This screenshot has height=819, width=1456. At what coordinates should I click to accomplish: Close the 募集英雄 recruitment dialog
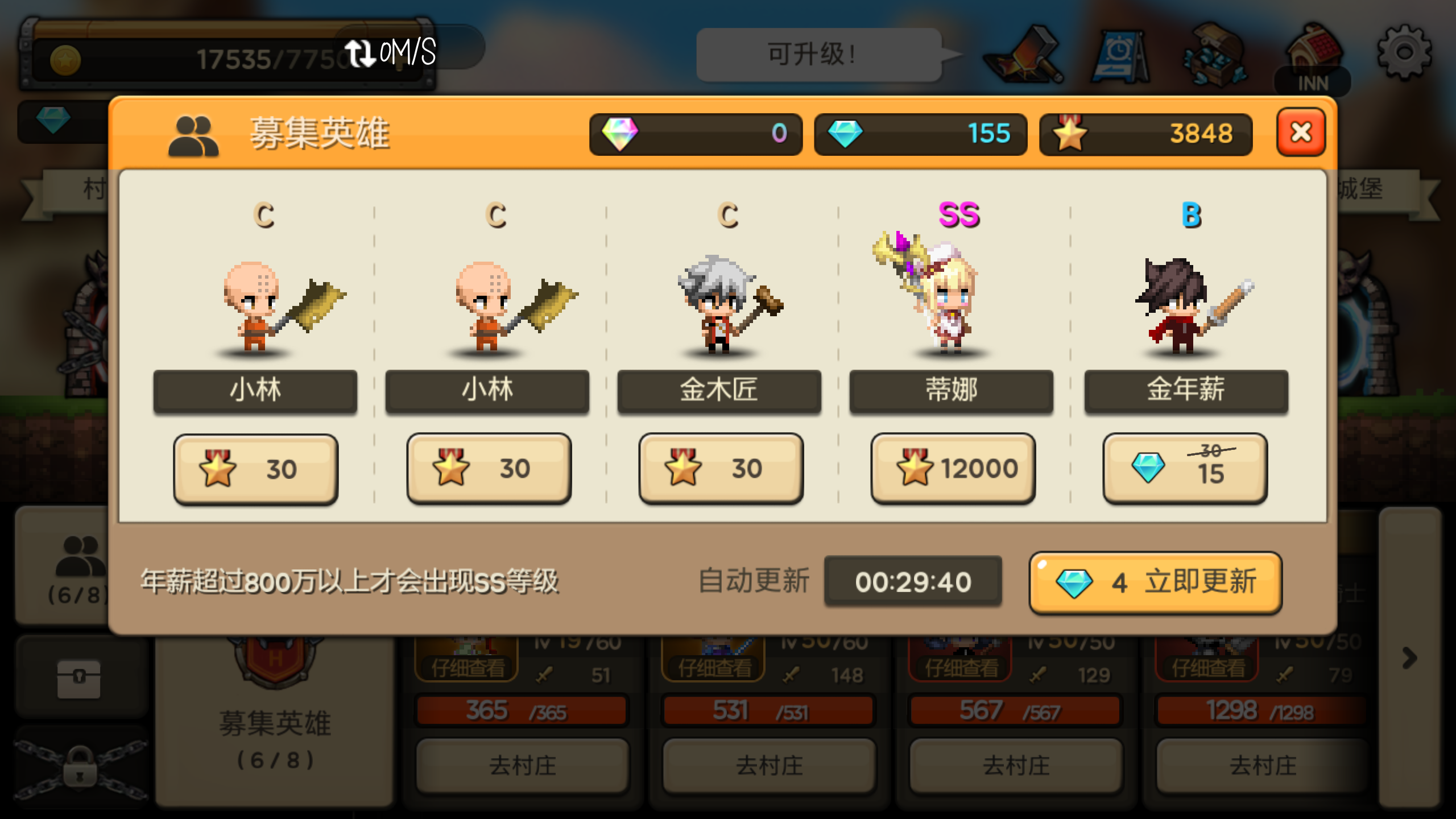[1301, 135]
